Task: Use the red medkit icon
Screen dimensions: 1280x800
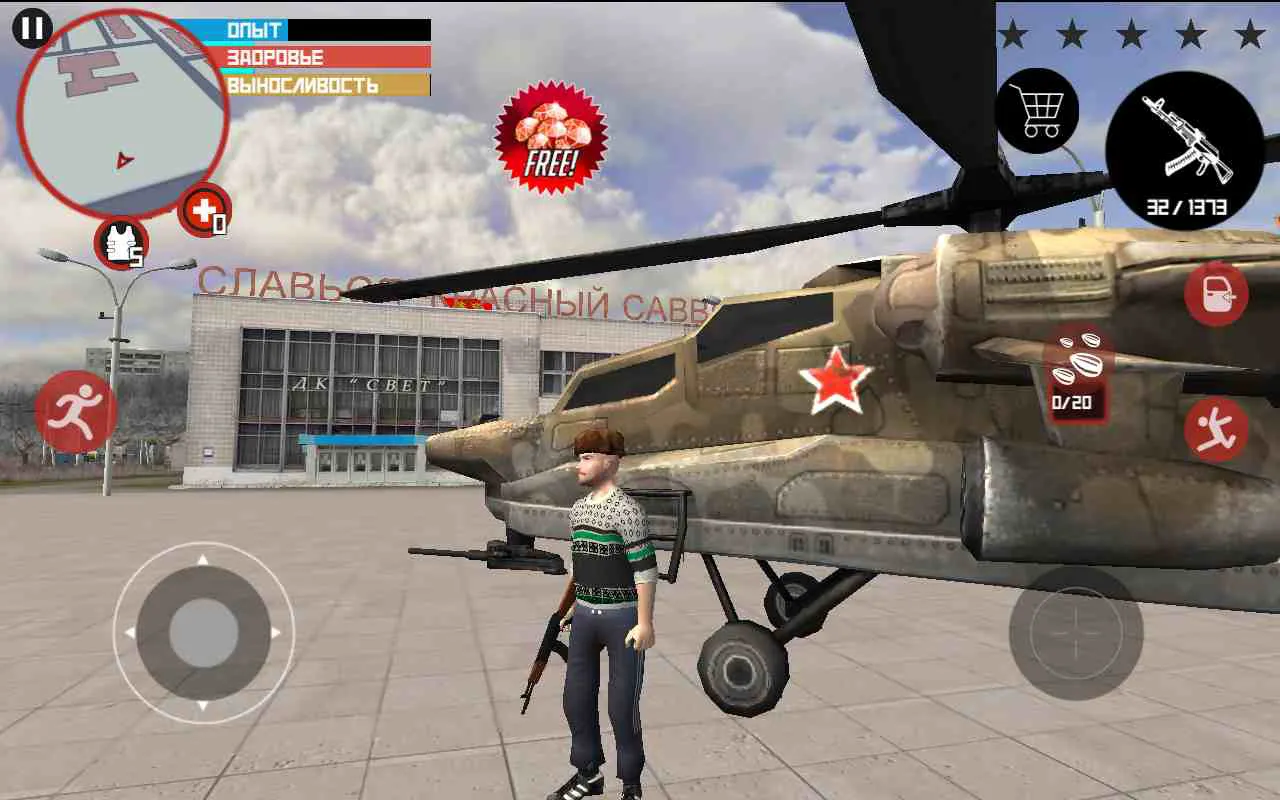Action: (x=205, y=210)
